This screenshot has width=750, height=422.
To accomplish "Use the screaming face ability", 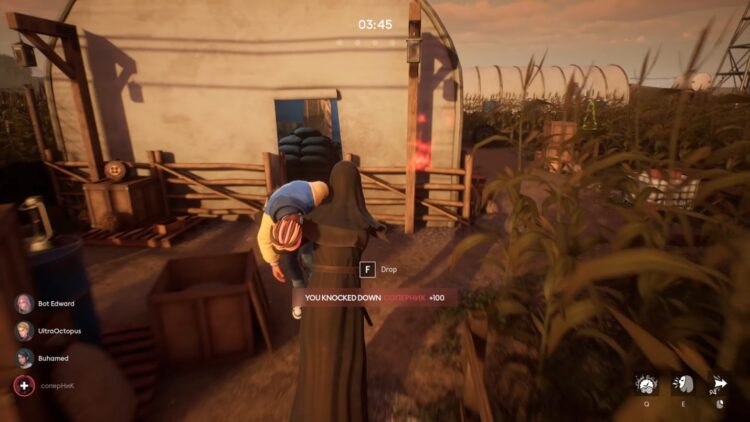I will [x=683, y=385].
